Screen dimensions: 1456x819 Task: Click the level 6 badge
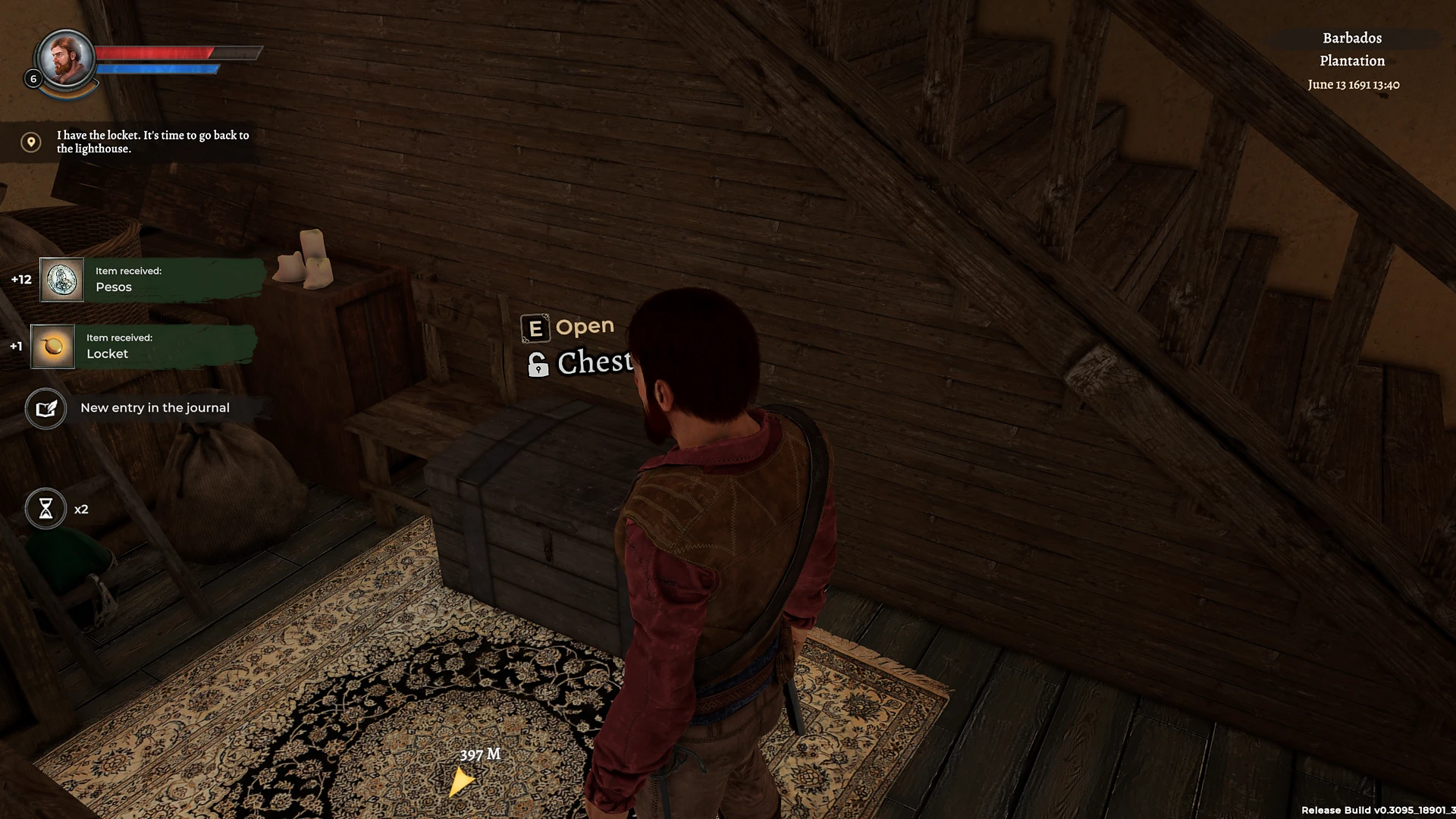pyautogui.click(x=33, y=78)
